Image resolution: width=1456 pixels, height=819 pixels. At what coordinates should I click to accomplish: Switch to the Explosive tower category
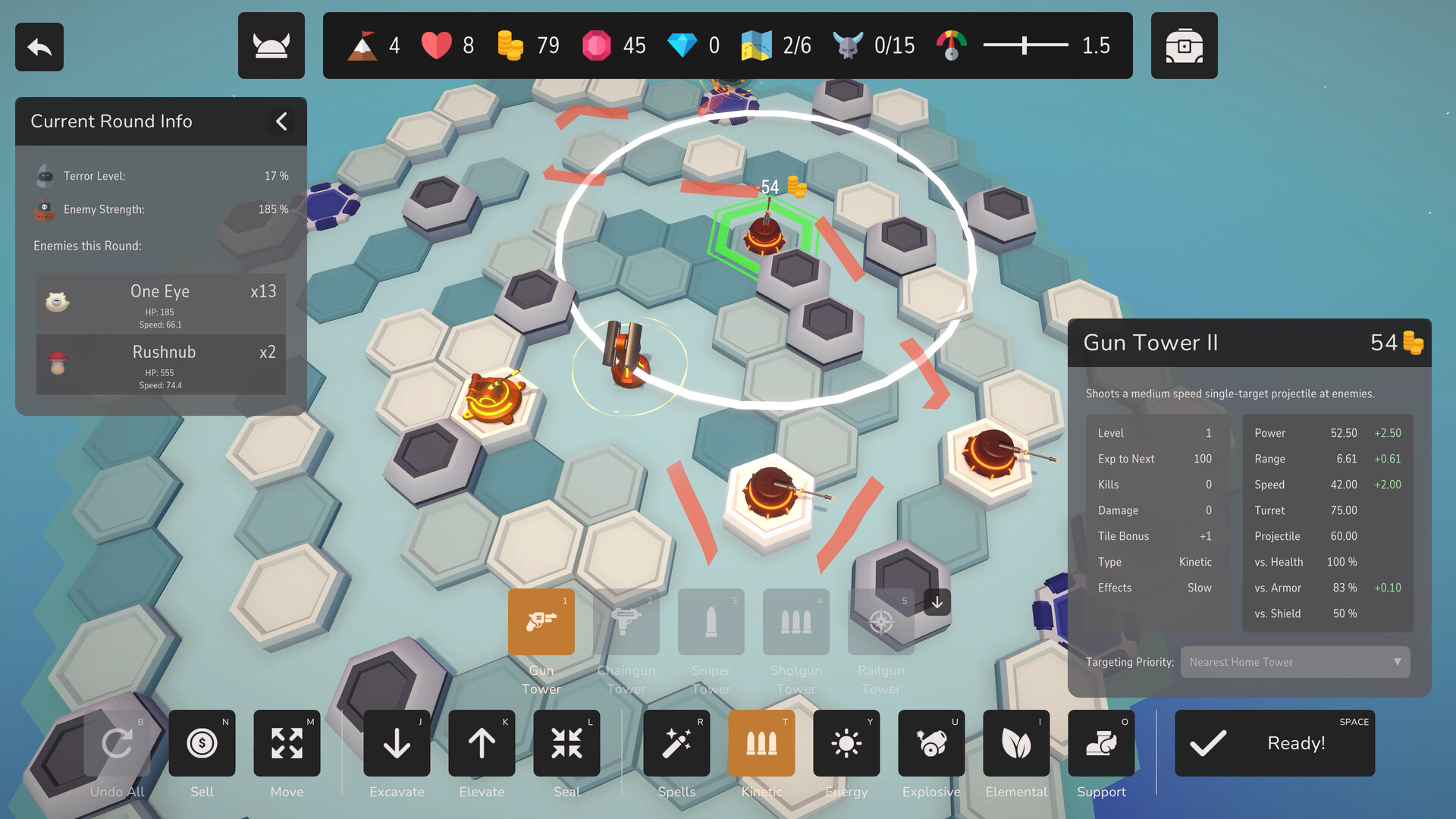(931, 743)
